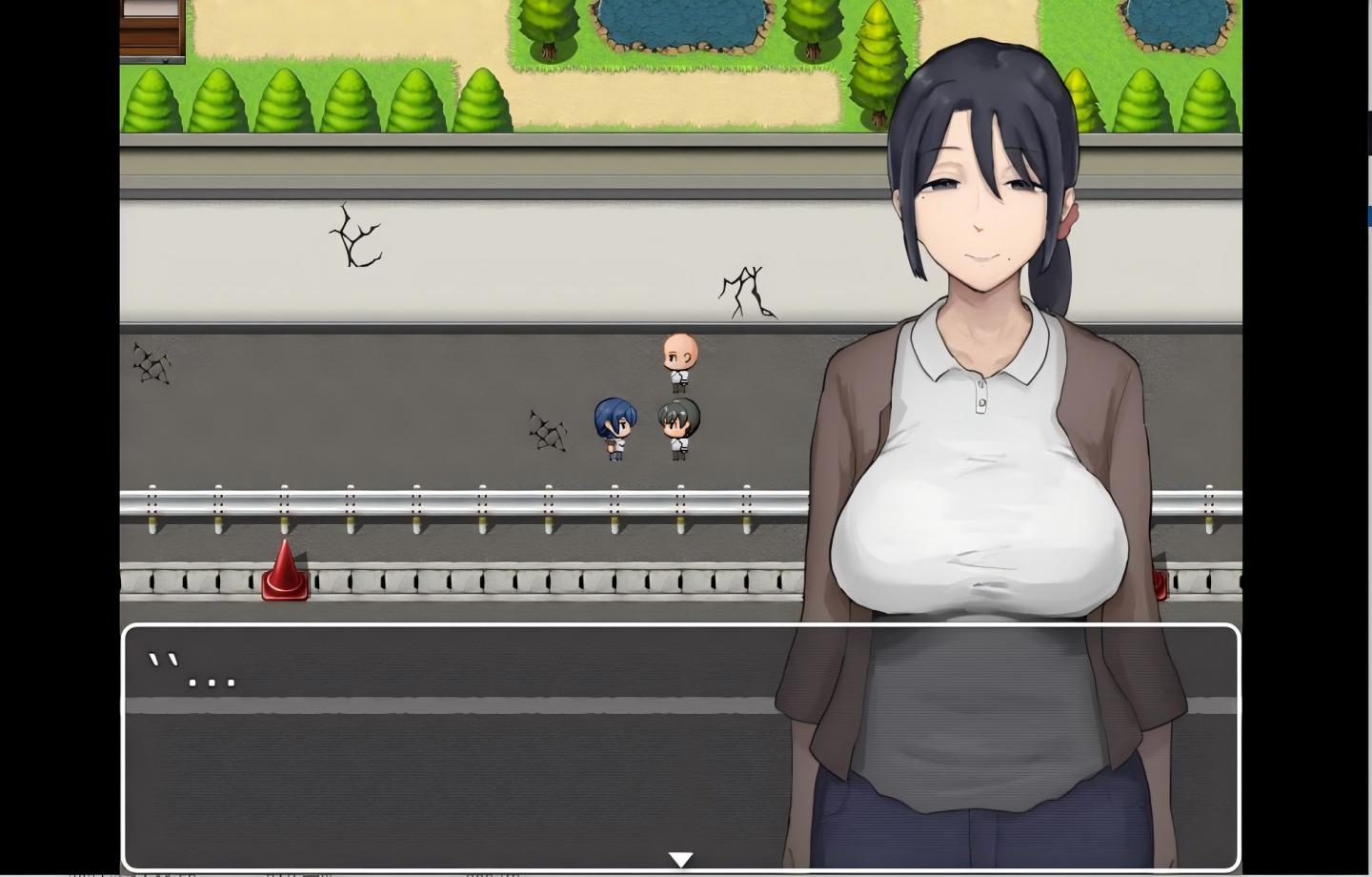
Task: Select the blue-haired character sprite
Action: pyautogui.click(x=614, y=424)
